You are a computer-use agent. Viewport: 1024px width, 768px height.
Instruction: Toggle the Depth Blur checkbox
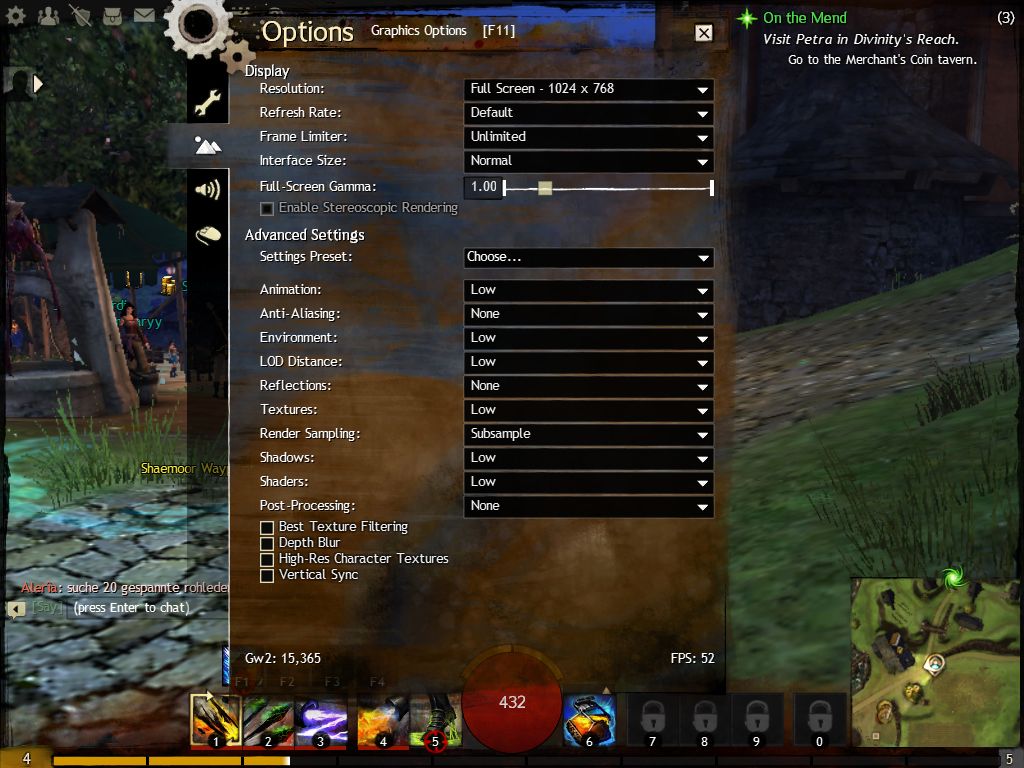coord(267,543)
